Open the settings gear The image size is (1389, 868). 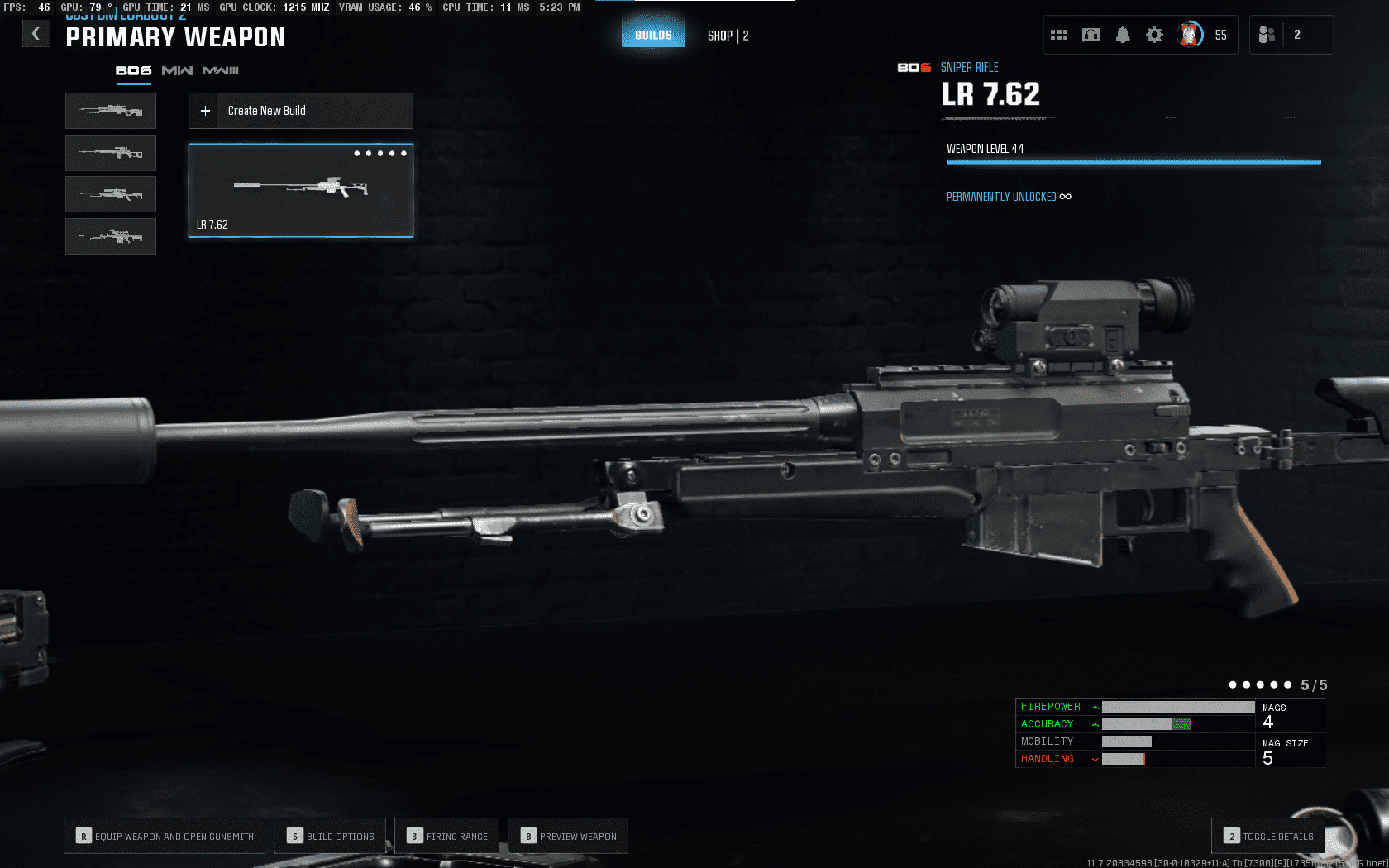point(1154,35)
